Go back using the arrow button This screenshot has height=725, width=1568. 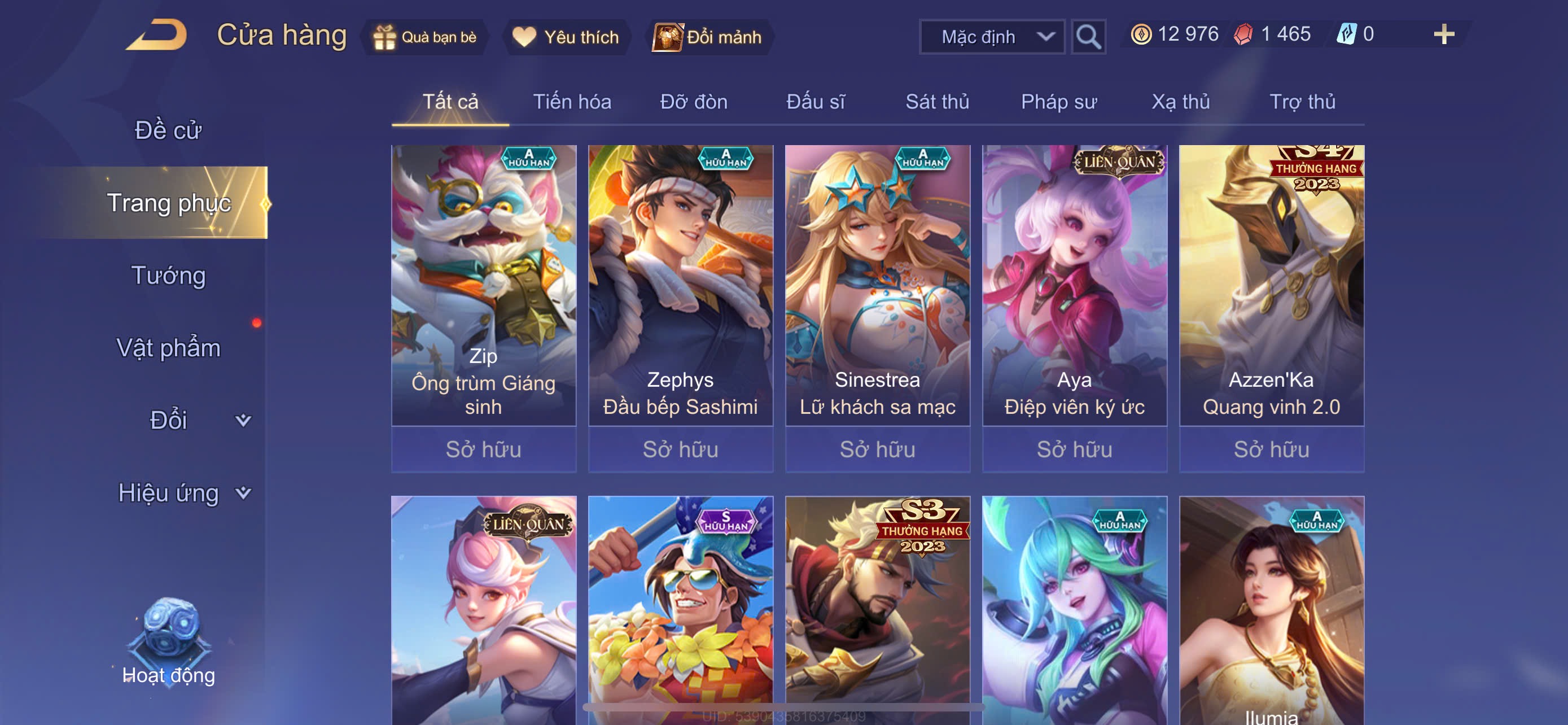[157, 36]
